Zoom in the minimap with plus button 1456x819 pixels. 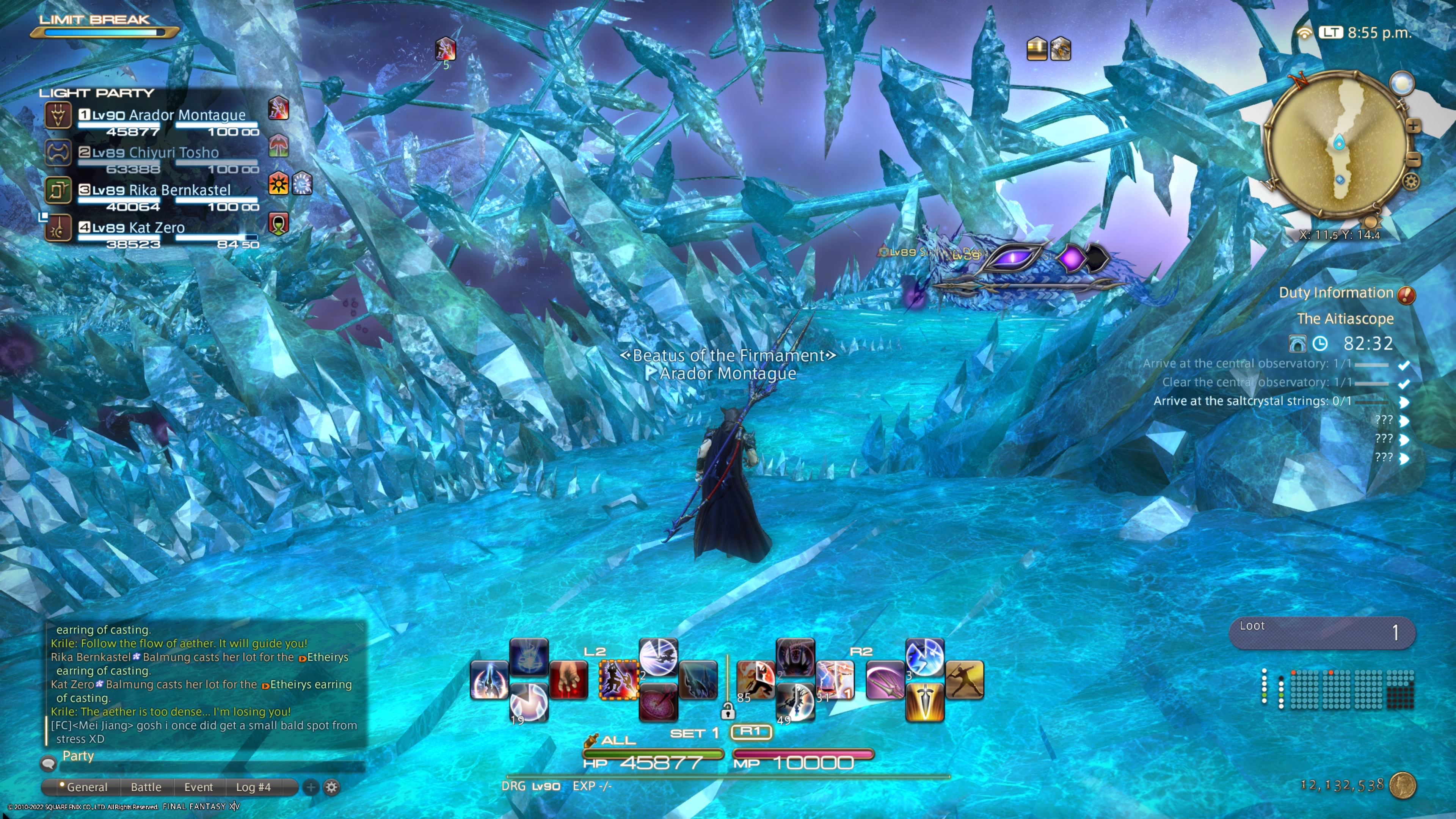click(1413, 126)
